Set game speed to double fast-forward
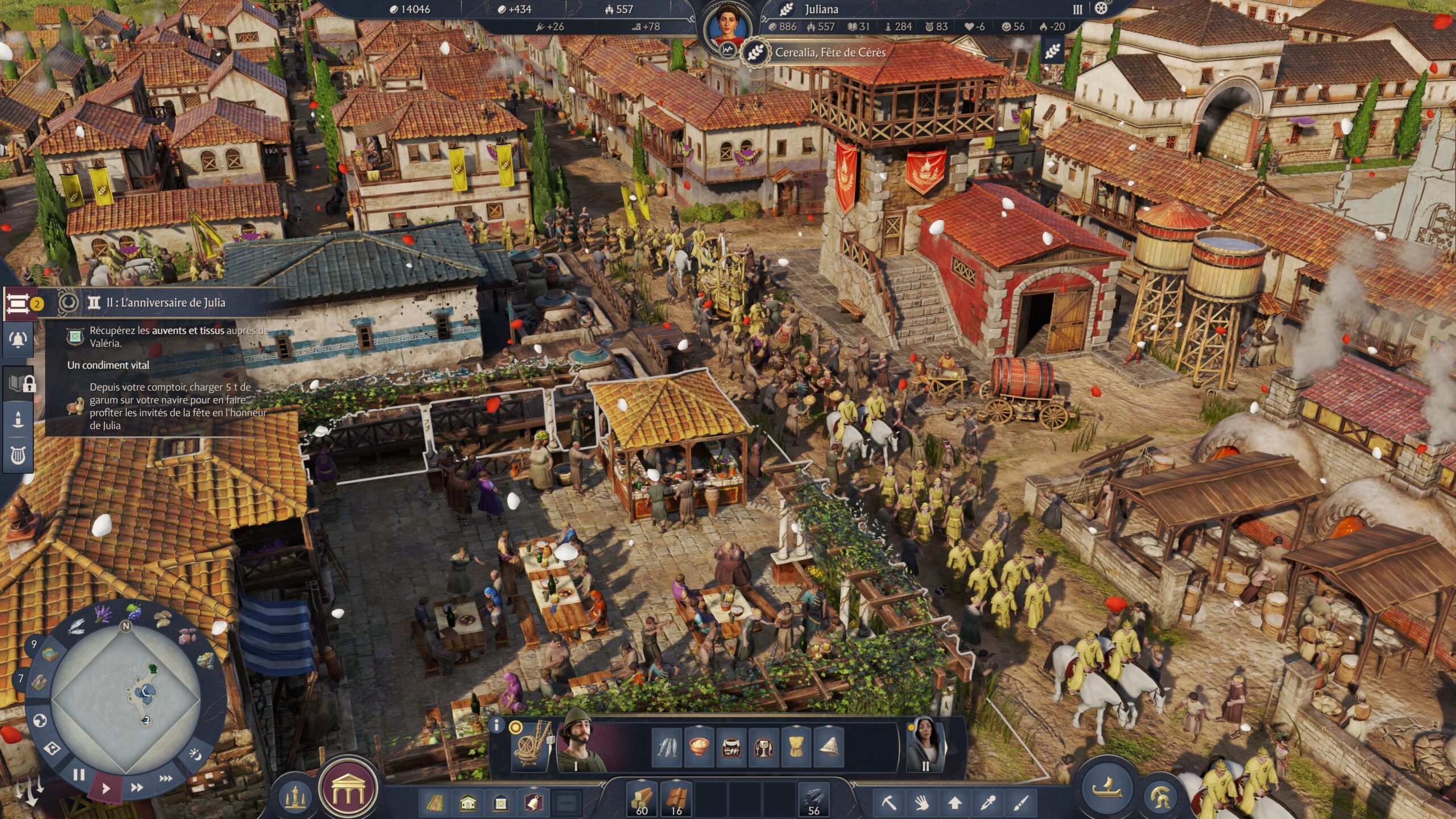 click(136, 788)
